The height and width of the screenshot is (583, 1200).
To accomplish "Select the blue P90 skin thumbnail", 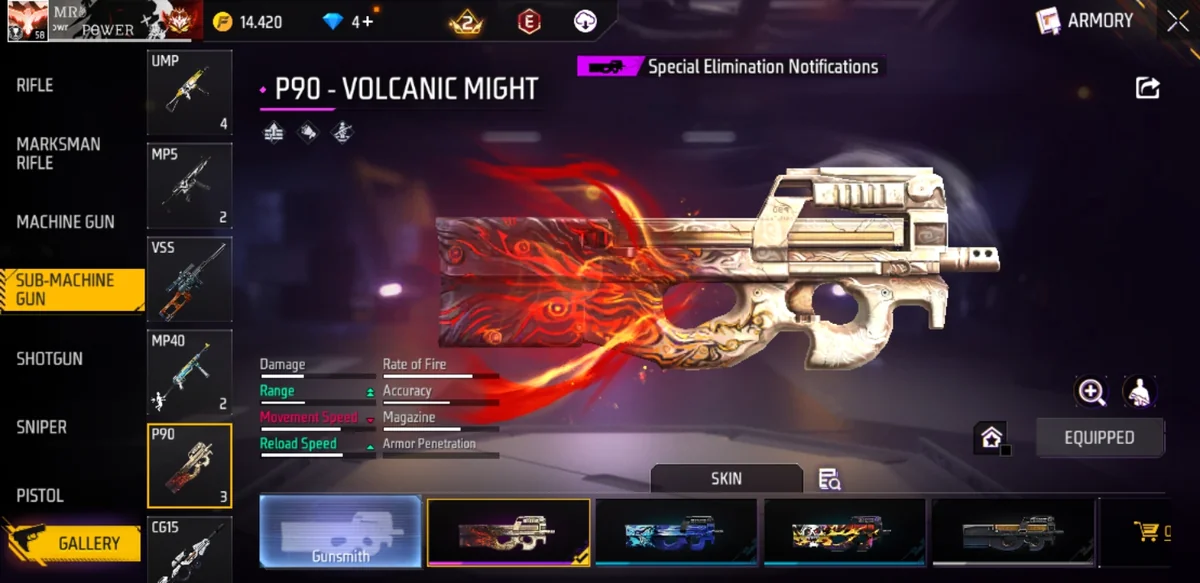I will [x=676, y=531].
